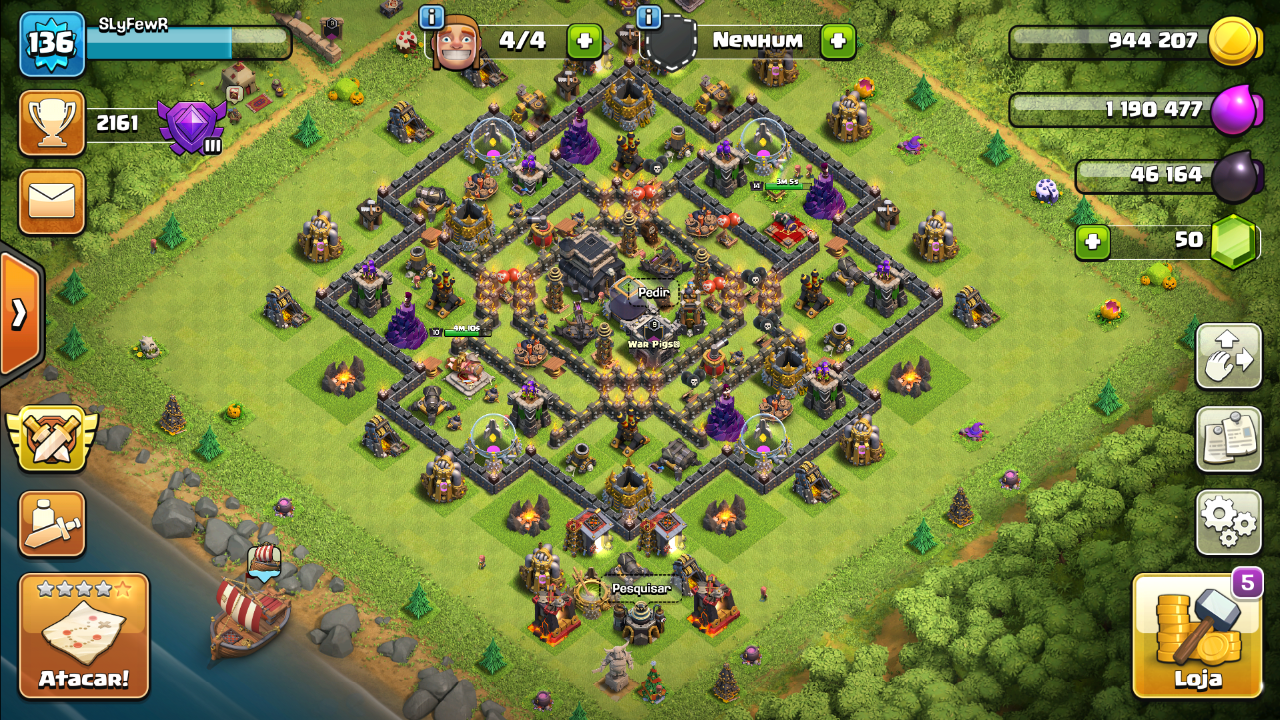Tap the Pedir request troops bubble
Screen dimensions: 1280x720
pos(653,292)
